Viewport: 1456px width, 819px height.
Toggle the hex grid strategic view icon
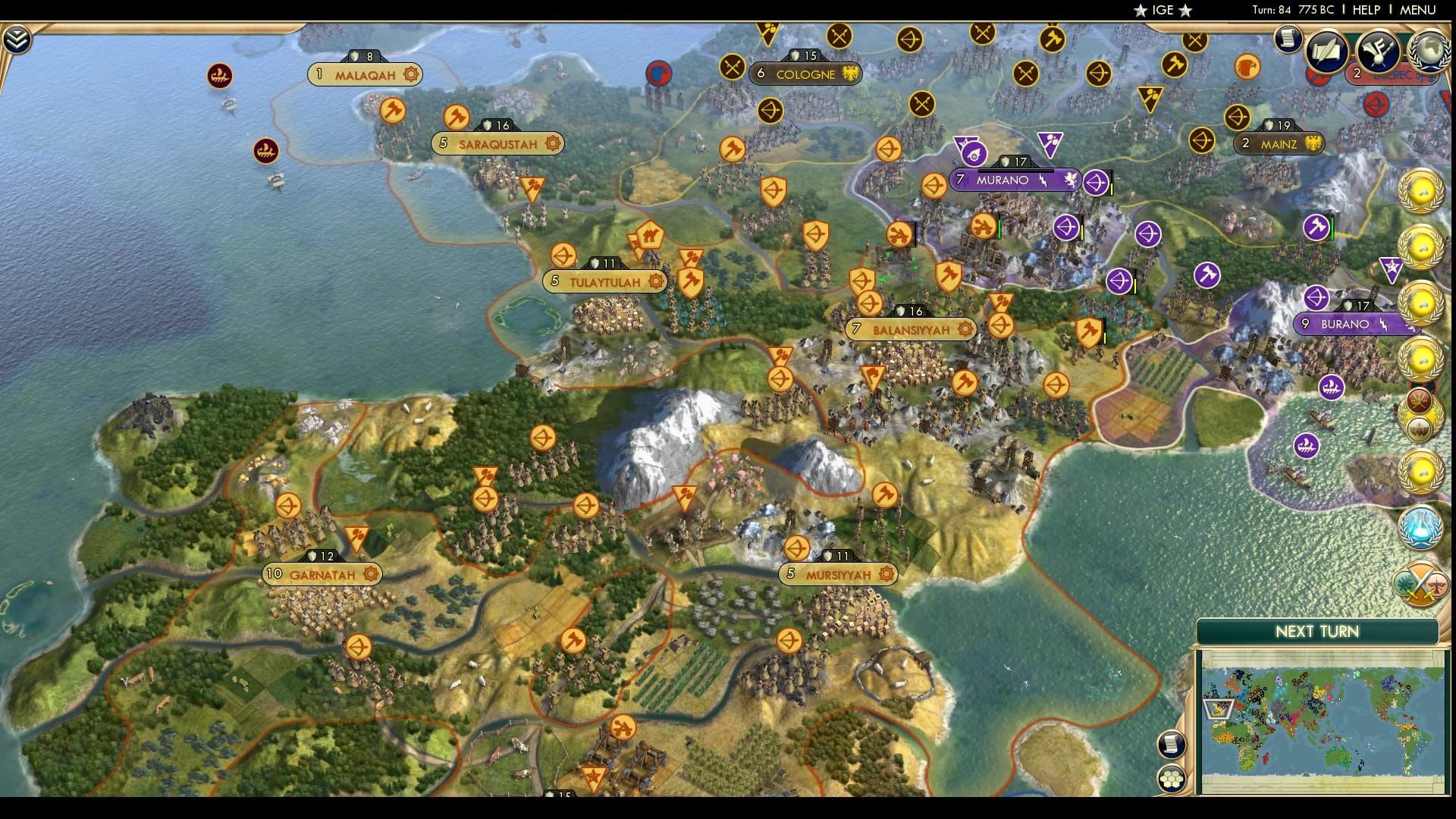pyautogui.click(x=1171, y=777)
